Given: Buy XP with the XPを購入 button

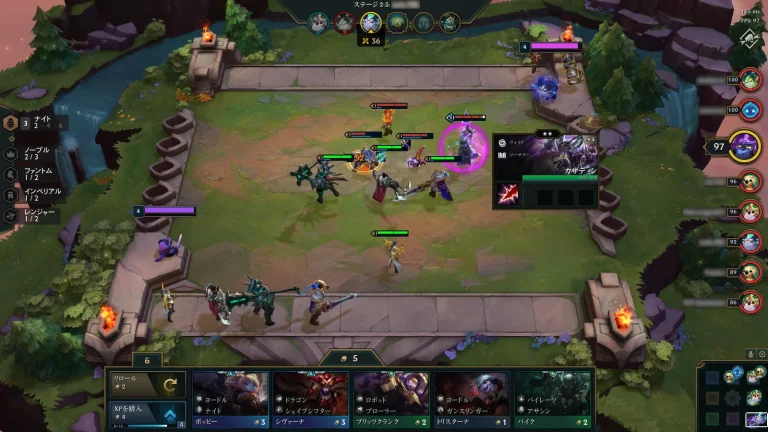Looking at the screenshot, I should (x=147, y=415).
